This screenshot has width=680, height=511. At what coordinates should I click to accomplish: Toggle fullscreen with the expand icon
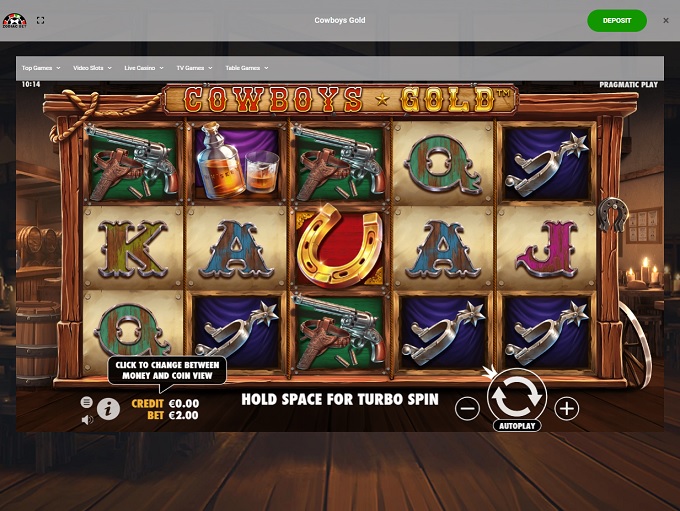coord(40,20)
